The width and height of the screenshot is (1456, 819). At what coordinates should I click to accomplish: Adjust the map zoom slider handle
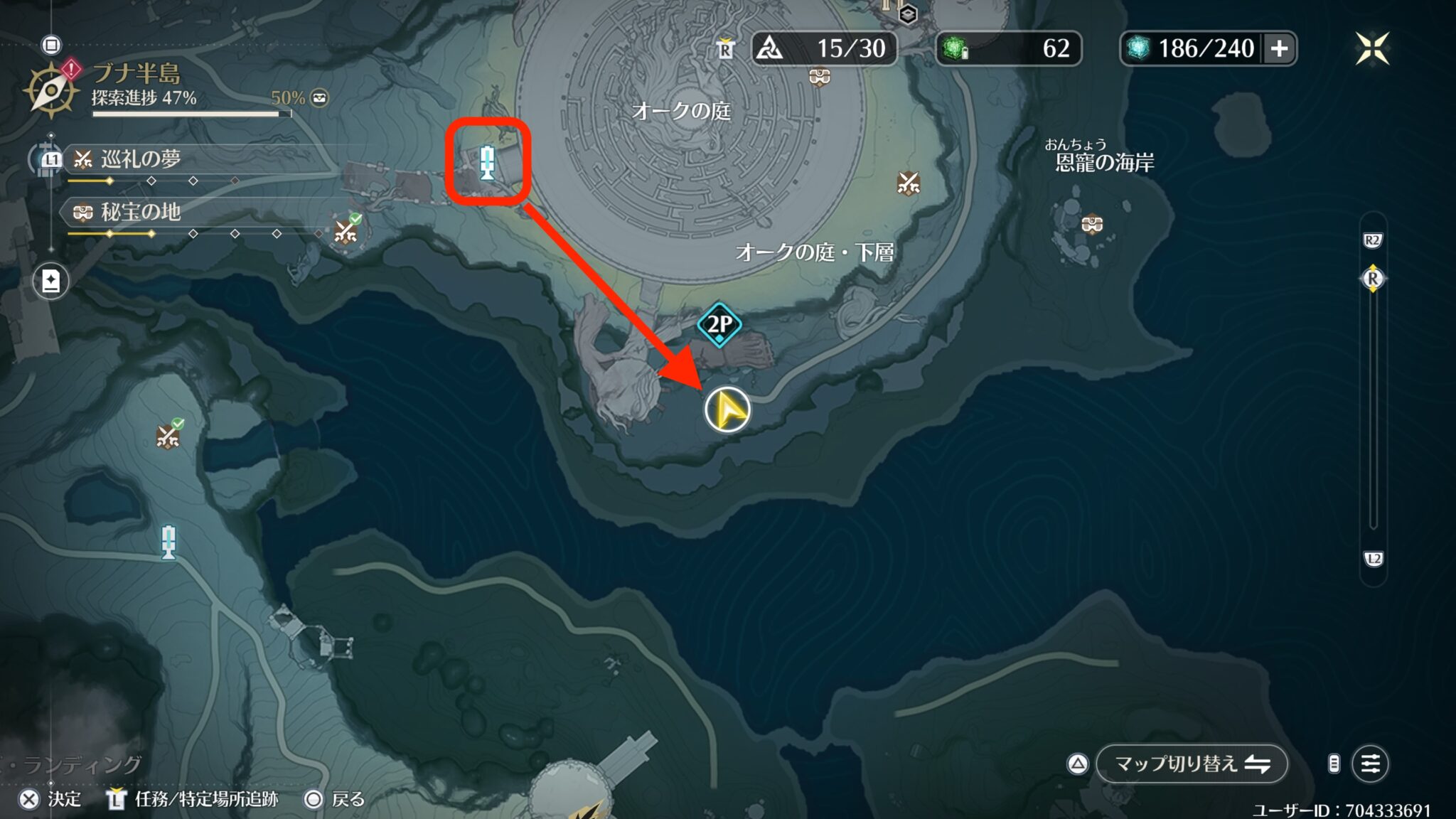pyautogui.click(x=1372, y=279)
